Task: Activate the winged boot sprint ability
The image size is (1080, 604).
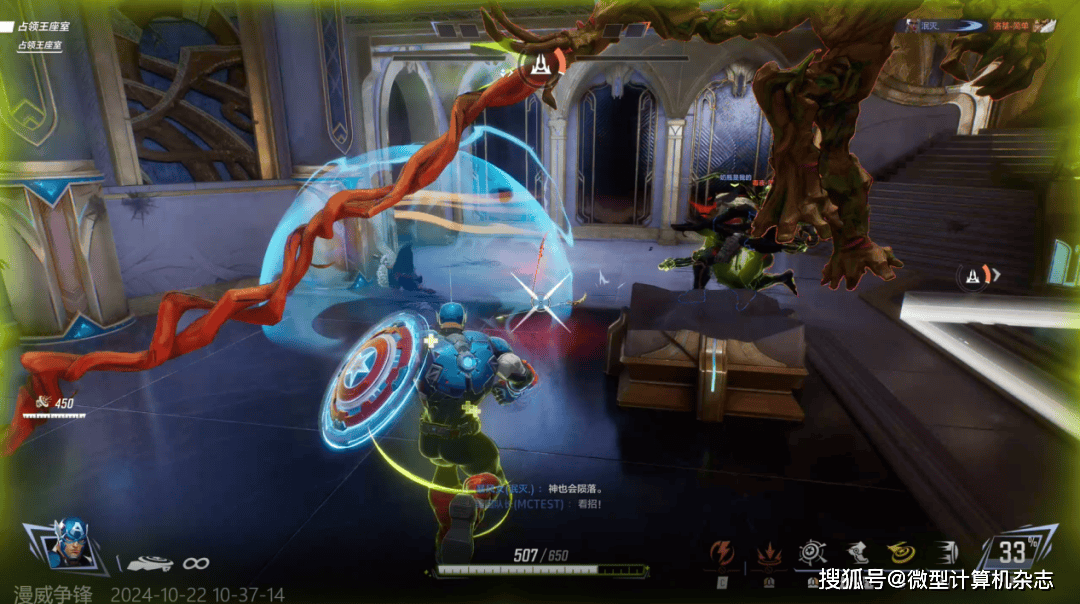Action: (856, 552)
